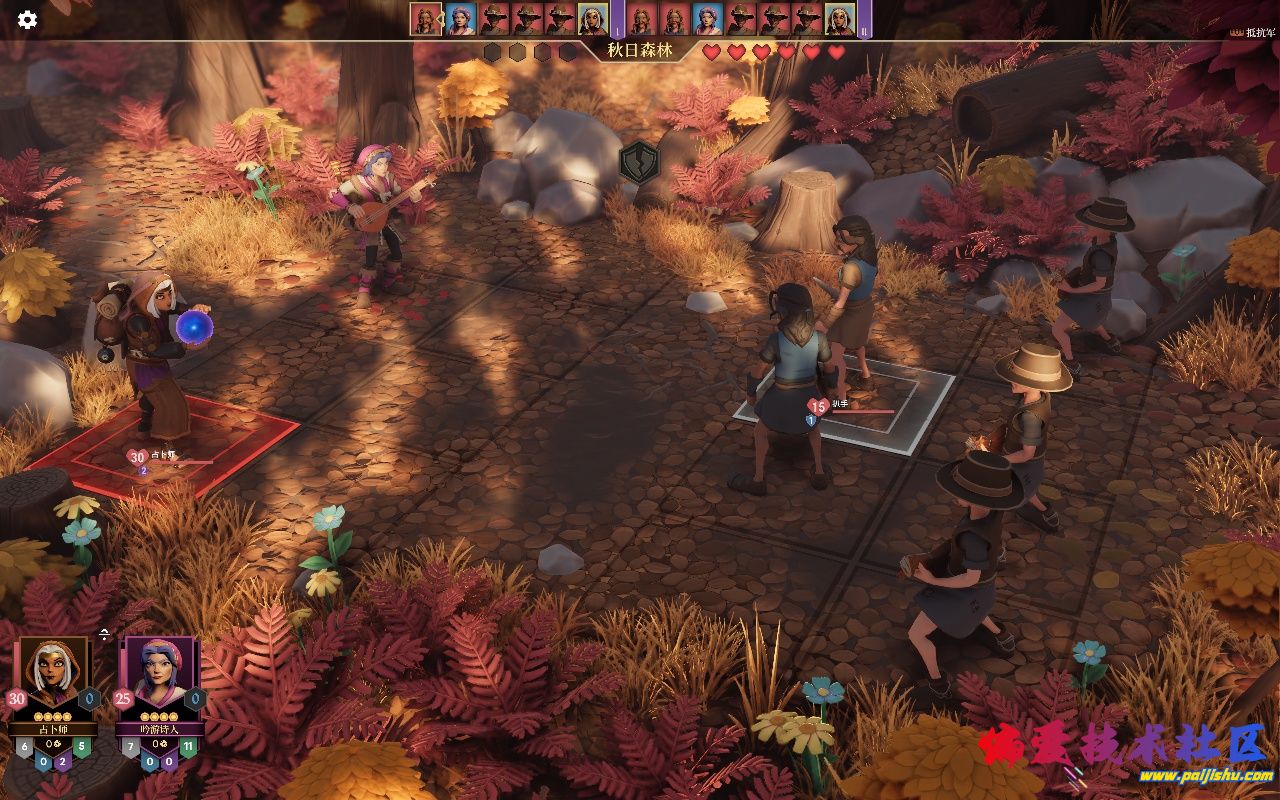Toggle the small arrow icon above hero cards

[104, 634]
